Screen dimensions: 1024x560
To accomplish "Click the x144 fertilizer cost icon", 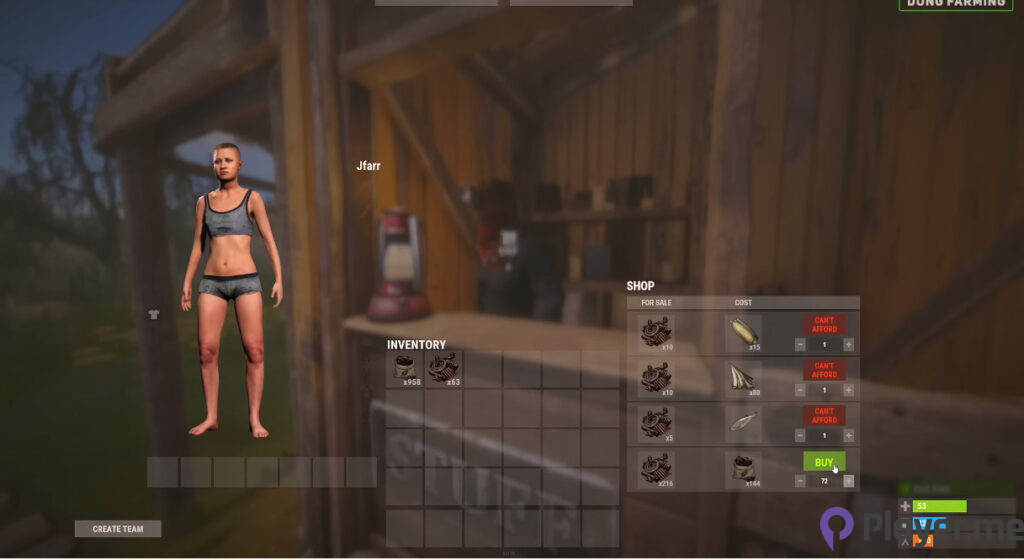I will 743,469.
